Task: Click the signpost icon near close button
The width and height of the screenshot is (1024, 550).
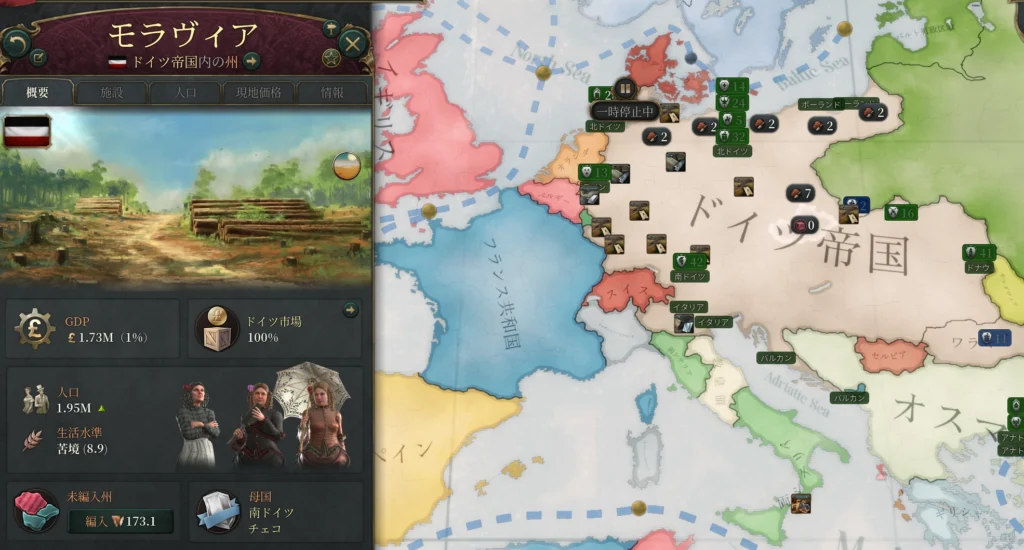Action: point(331,29)
